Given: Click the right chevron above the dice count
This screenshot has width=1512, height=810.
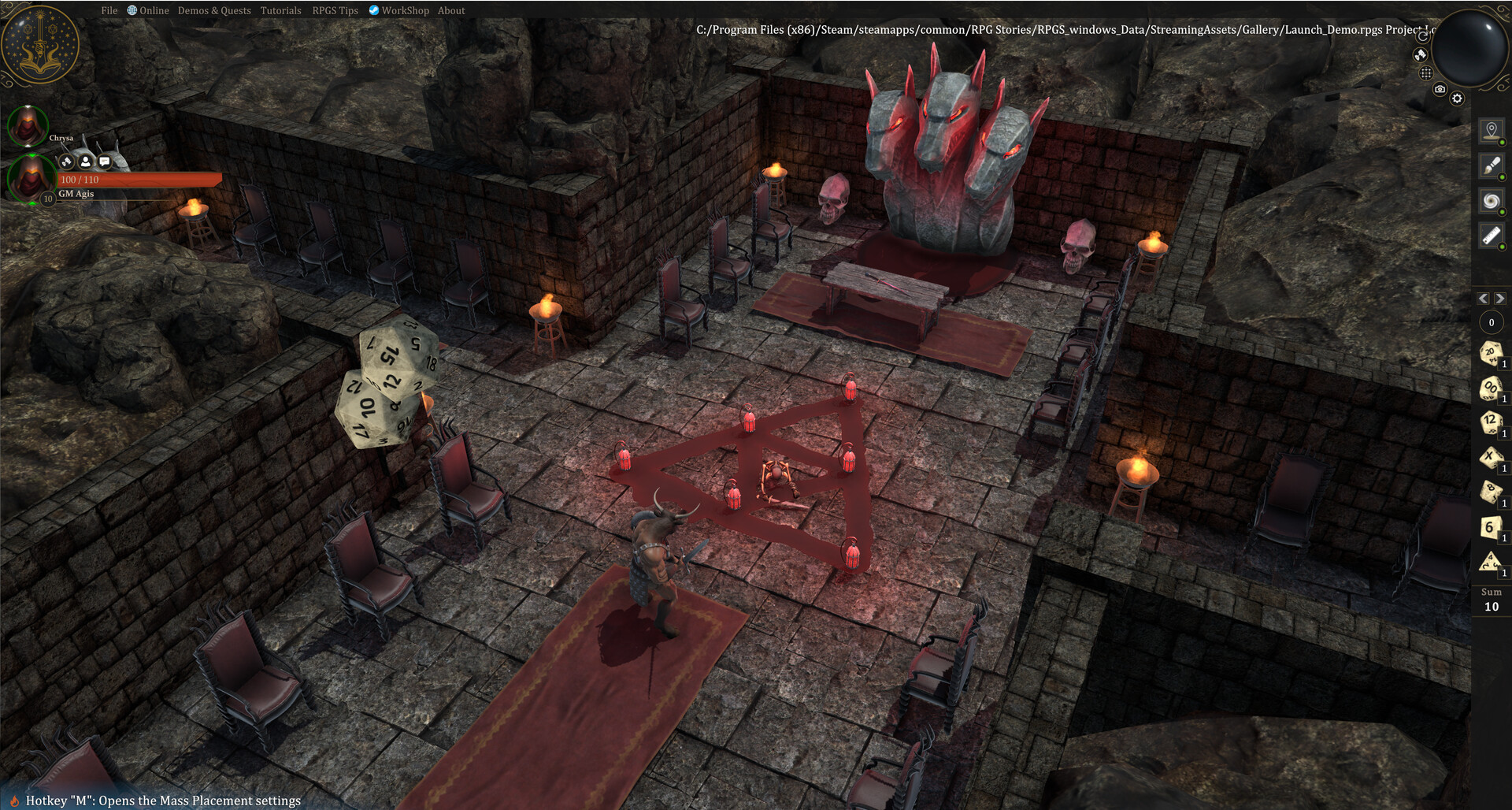Looking at the screenshot, I should point(1500,299).
